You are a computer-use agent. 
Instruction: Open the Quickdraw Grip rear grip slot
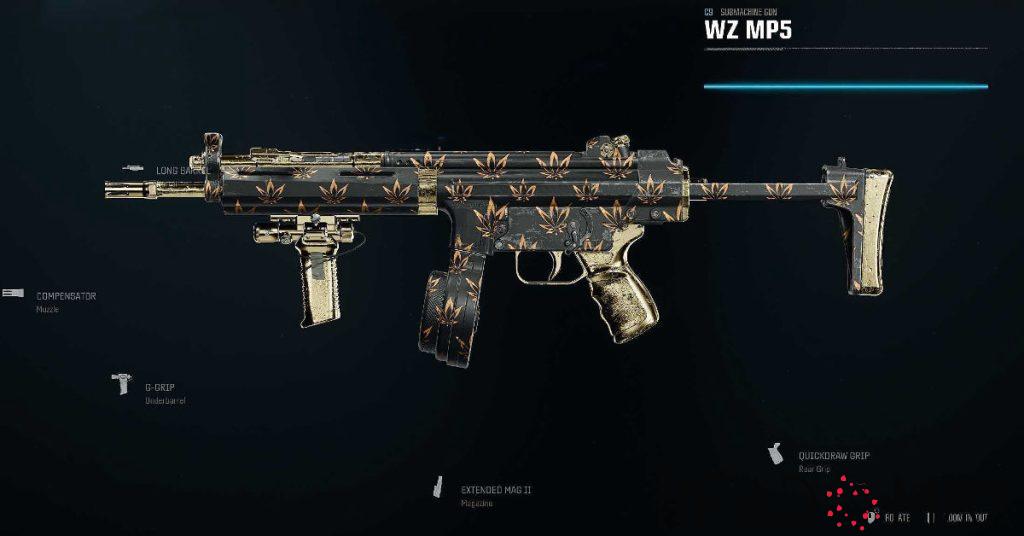(x=833, y=456)
